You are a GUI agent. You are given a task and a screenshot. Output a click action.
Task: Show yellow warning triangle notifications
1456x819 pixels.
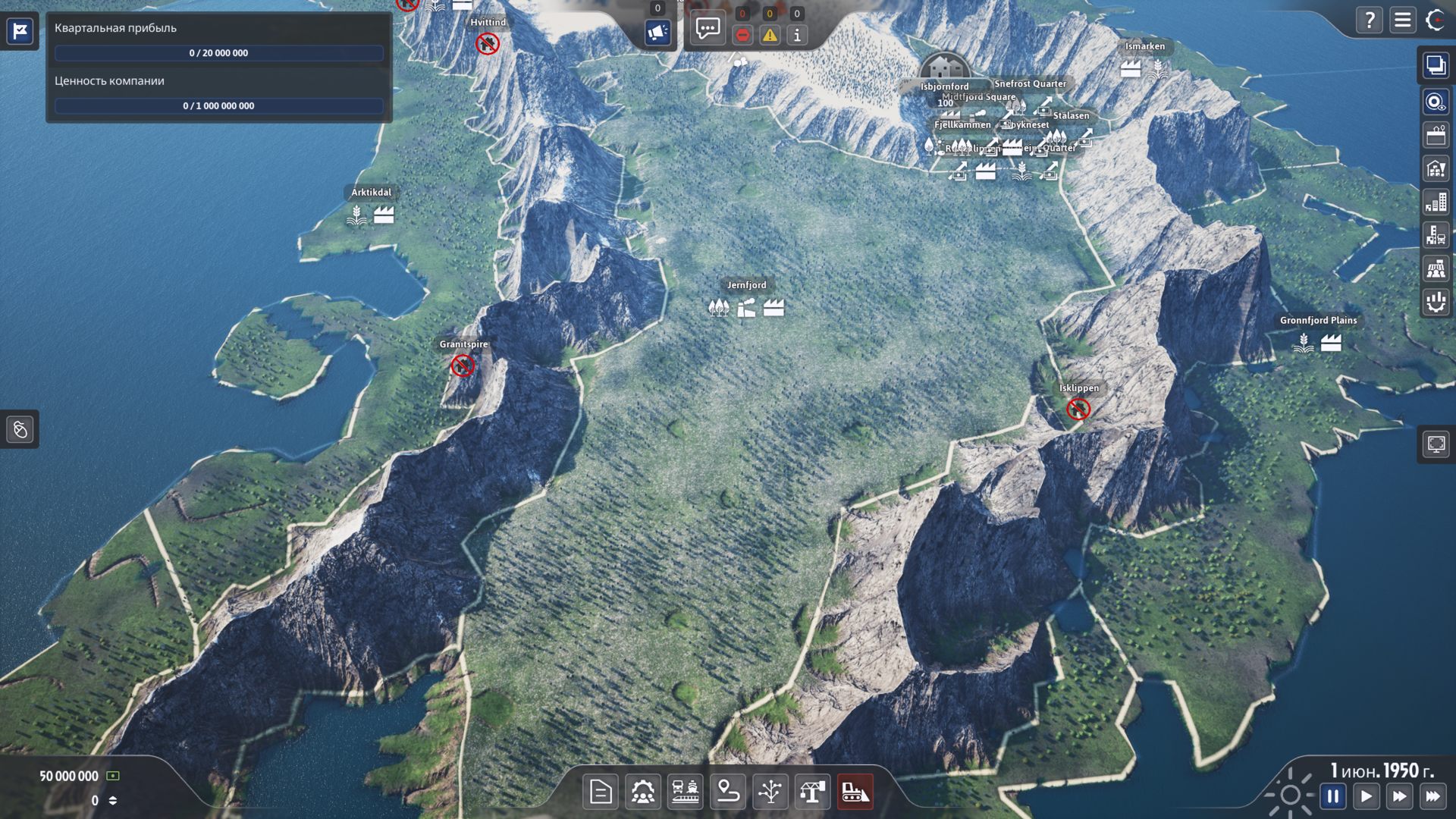(770, 35)
